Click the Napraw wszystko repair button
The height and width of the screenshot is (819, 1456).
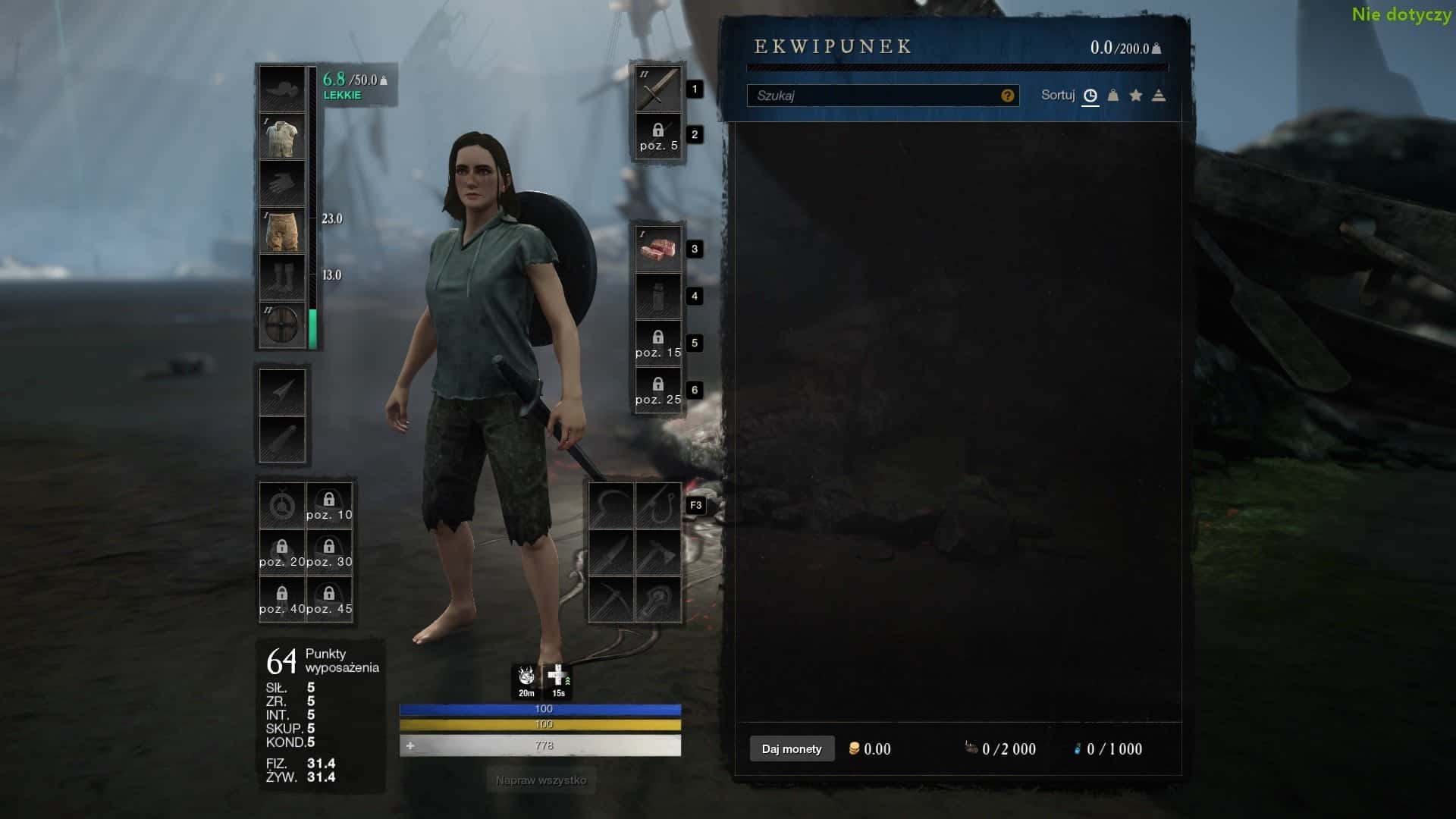coord(541,780)
